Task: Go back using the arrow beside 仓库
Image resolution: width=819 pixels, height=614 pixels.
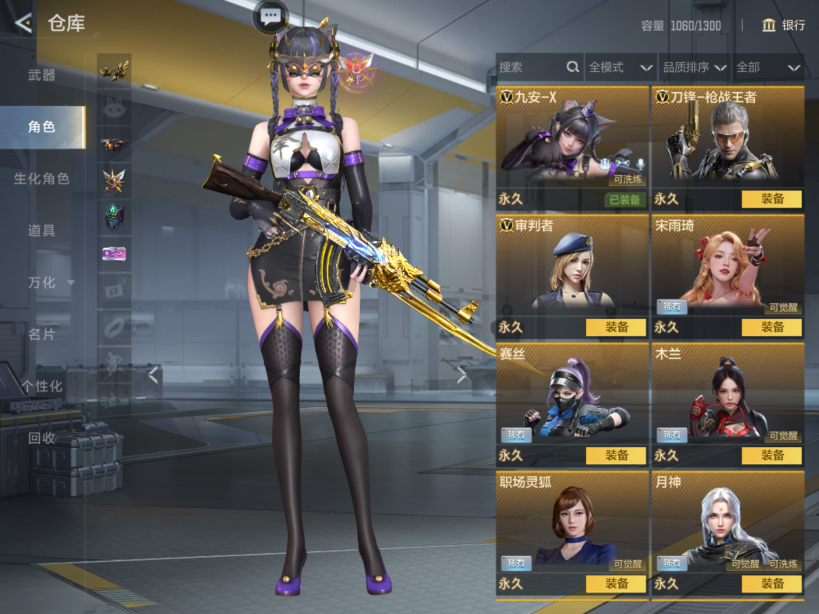Action: pyautogui.click(x=22, y=23)
